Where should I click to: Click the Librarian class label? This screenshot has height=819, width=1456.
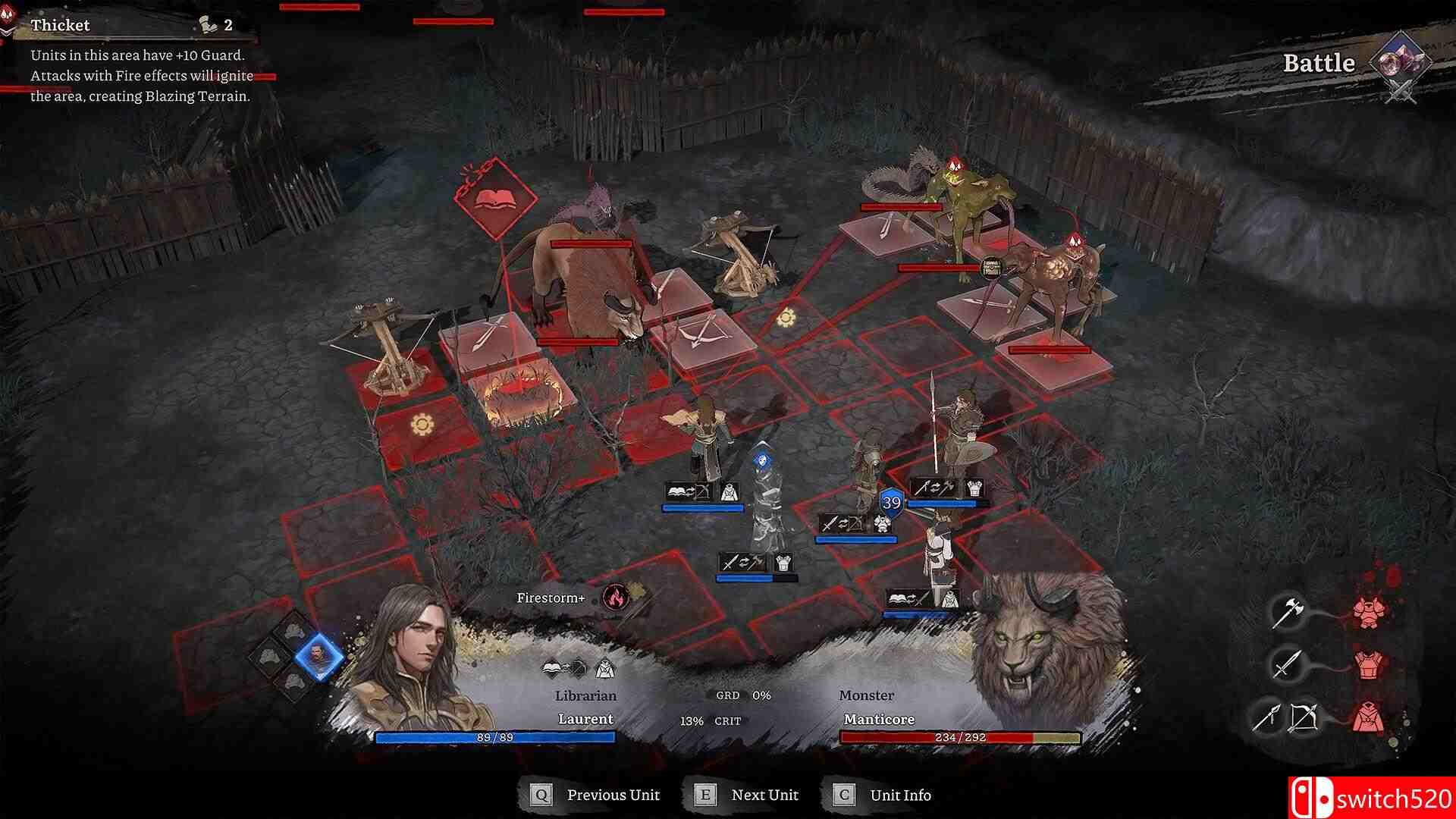coord(585,695)
